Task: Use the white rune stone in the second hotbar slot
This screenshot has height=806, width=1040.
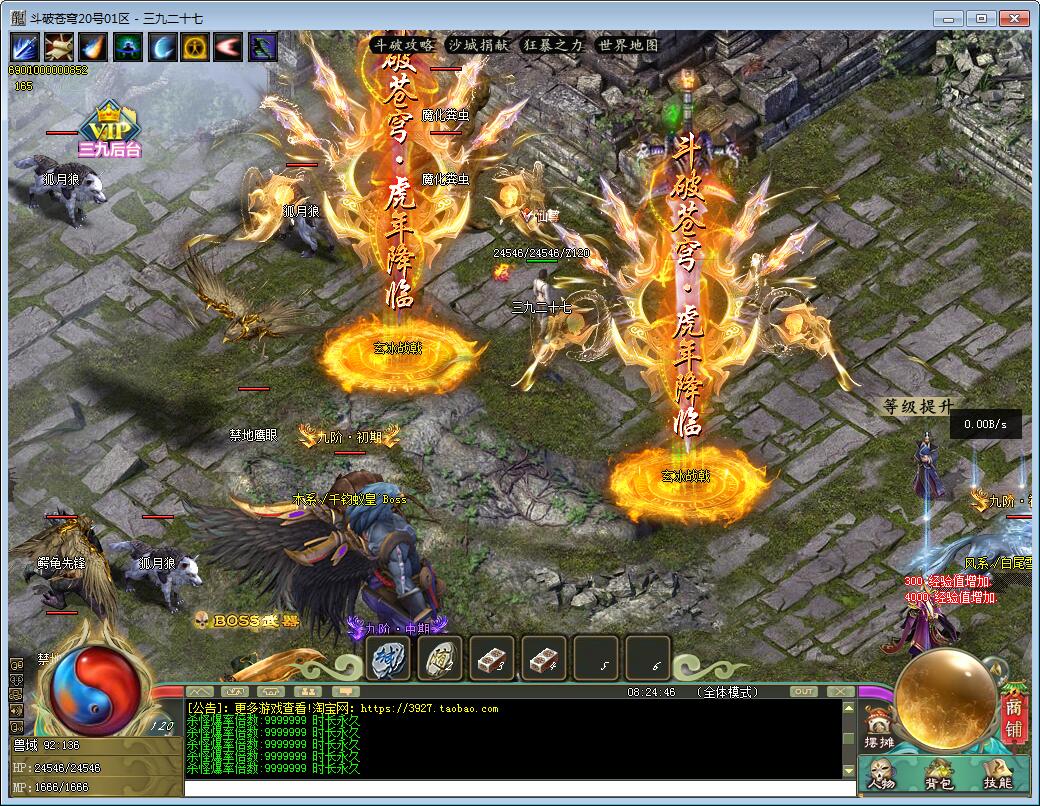Action: tap(440, 658)
